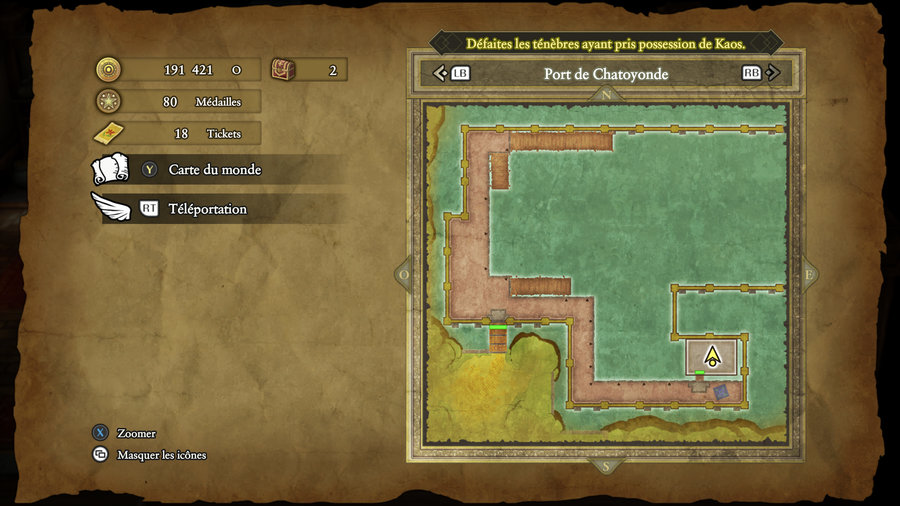Go to previous map with left arrow
The image size is (900, 506).
[x=440, y=73]
